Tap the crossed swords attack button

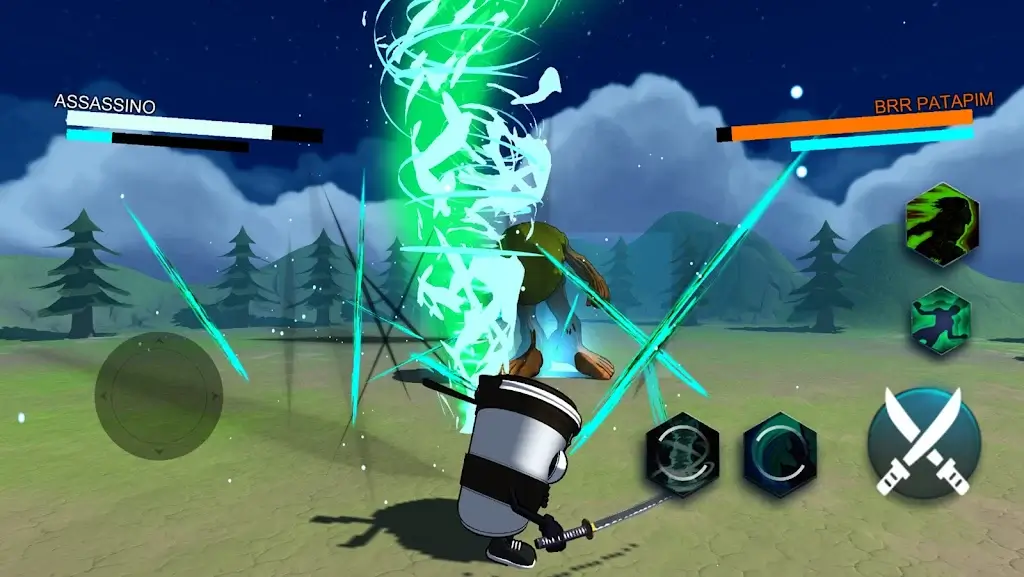pyautogui.click(x=924, y=441)
